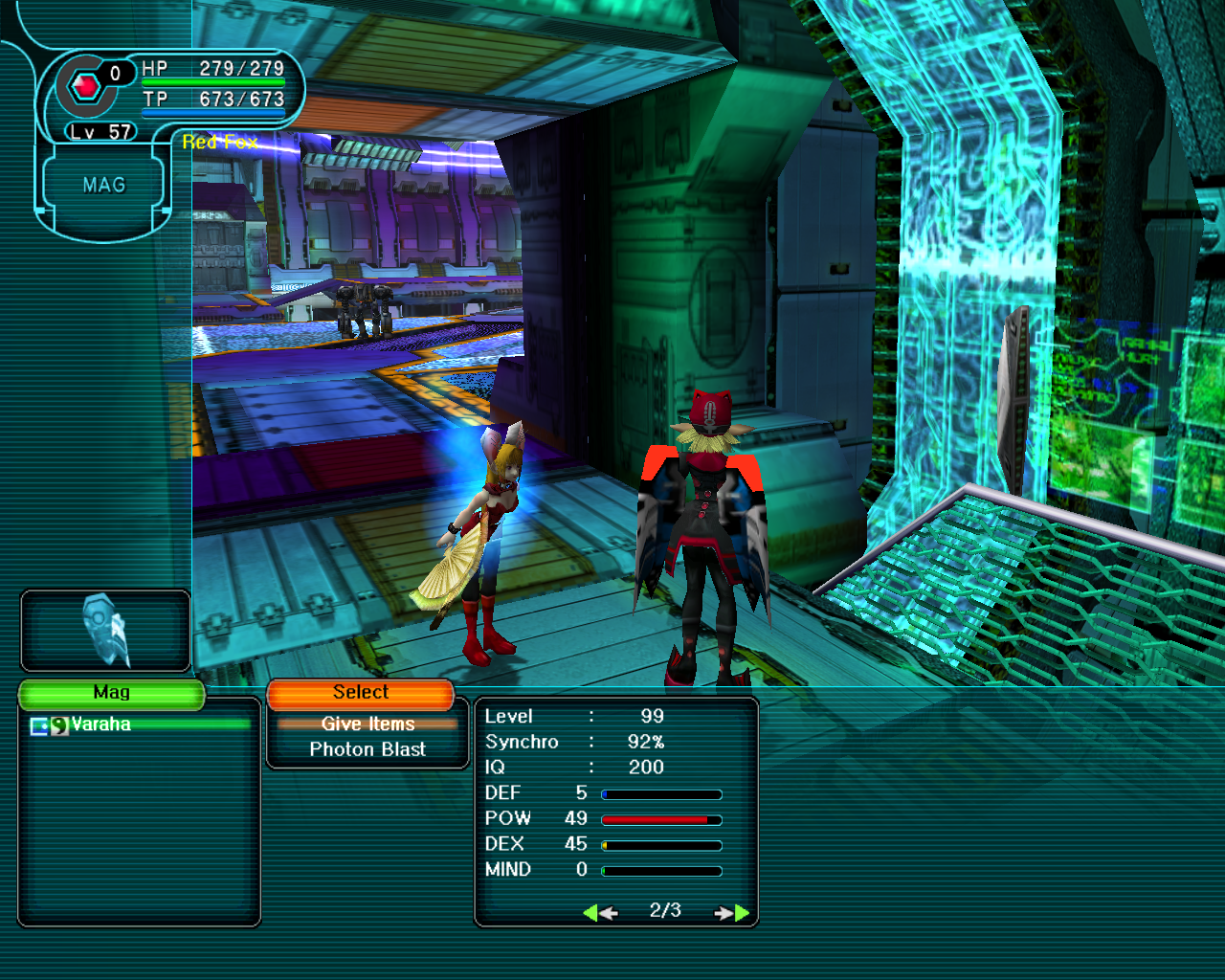This screenshot has width=1225, height=980.
Task: Choose Give Items option
Action: 367,724
